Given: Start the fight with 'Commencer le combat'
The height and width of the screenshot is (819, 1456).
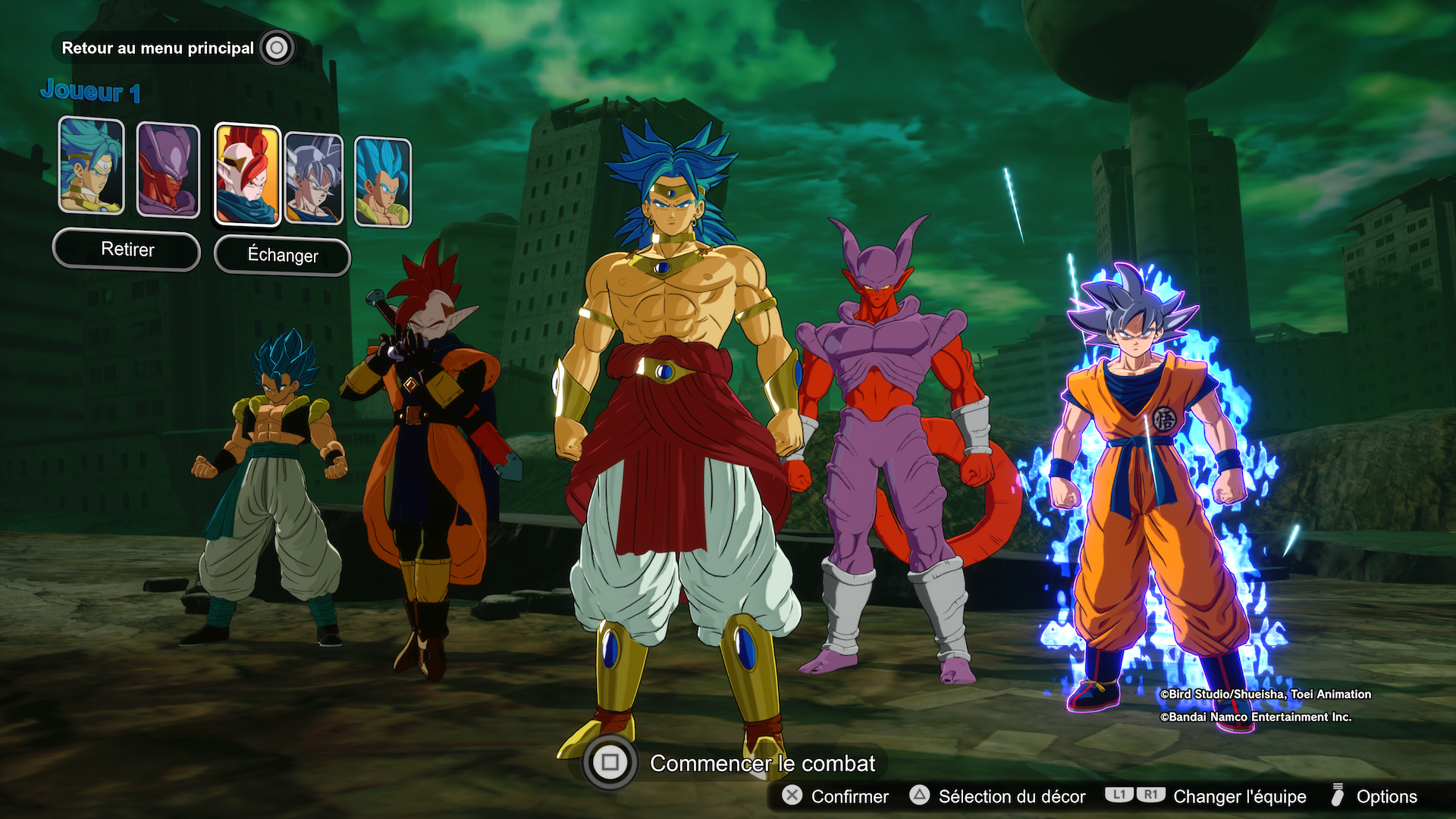Looking at the screenshot, I should pyautogui.click(x=761, y=763).
